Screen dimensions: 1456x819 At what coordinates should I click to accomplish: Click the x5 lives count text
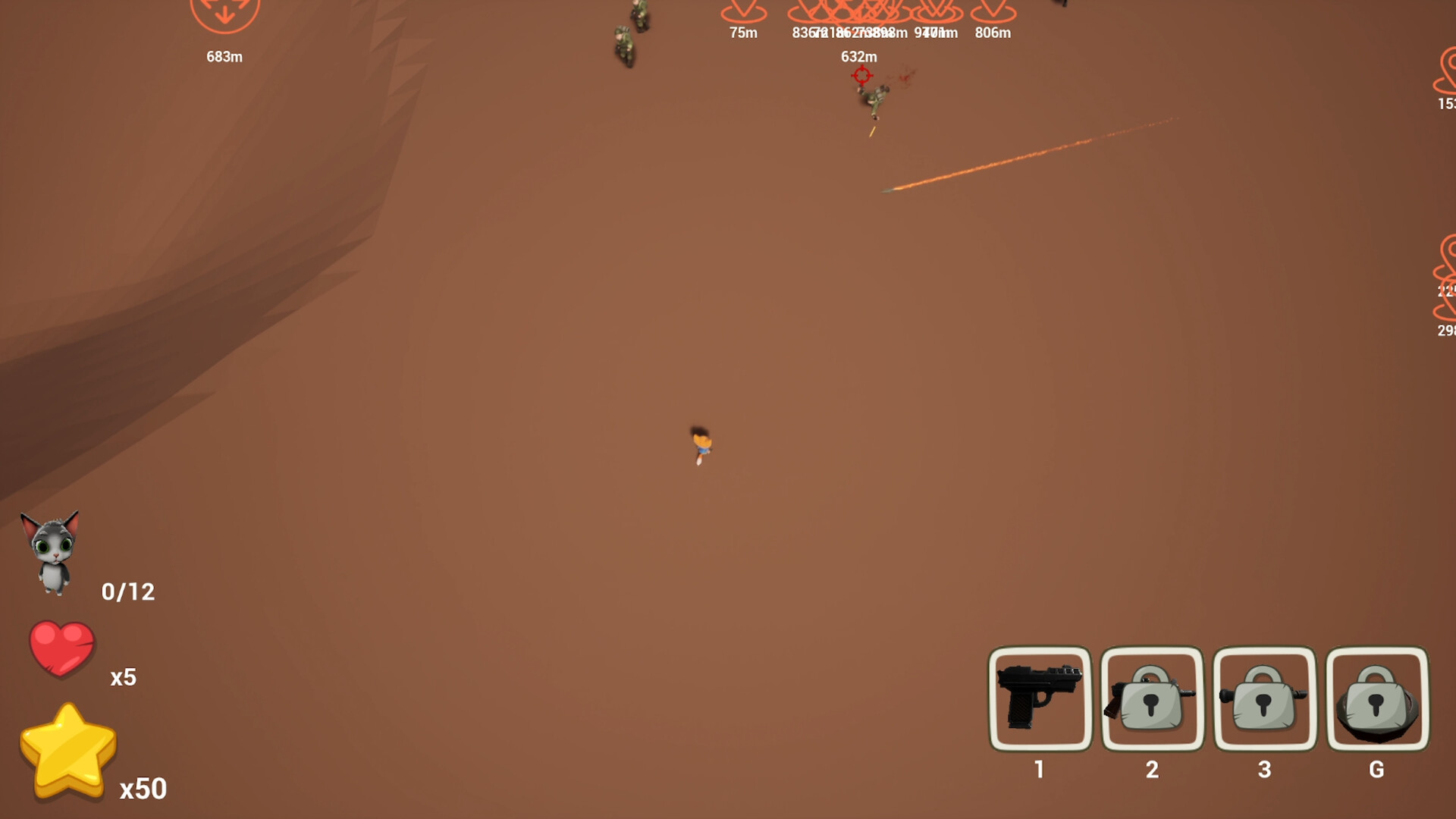click(x=124, y=677)
